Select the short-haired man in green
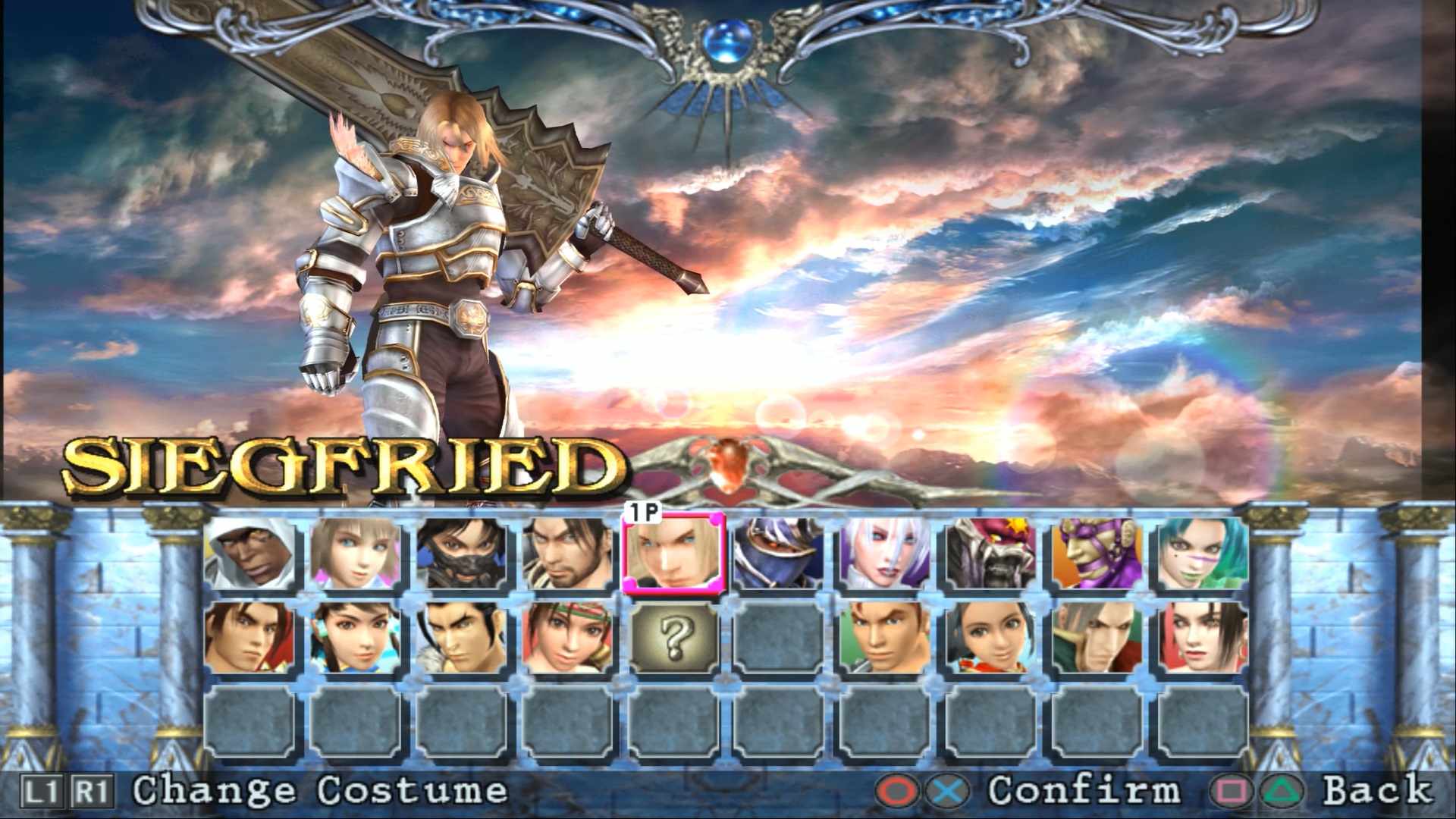Image resolution: width=1456 pixels, height=819 pixels. tap(885, 638)
